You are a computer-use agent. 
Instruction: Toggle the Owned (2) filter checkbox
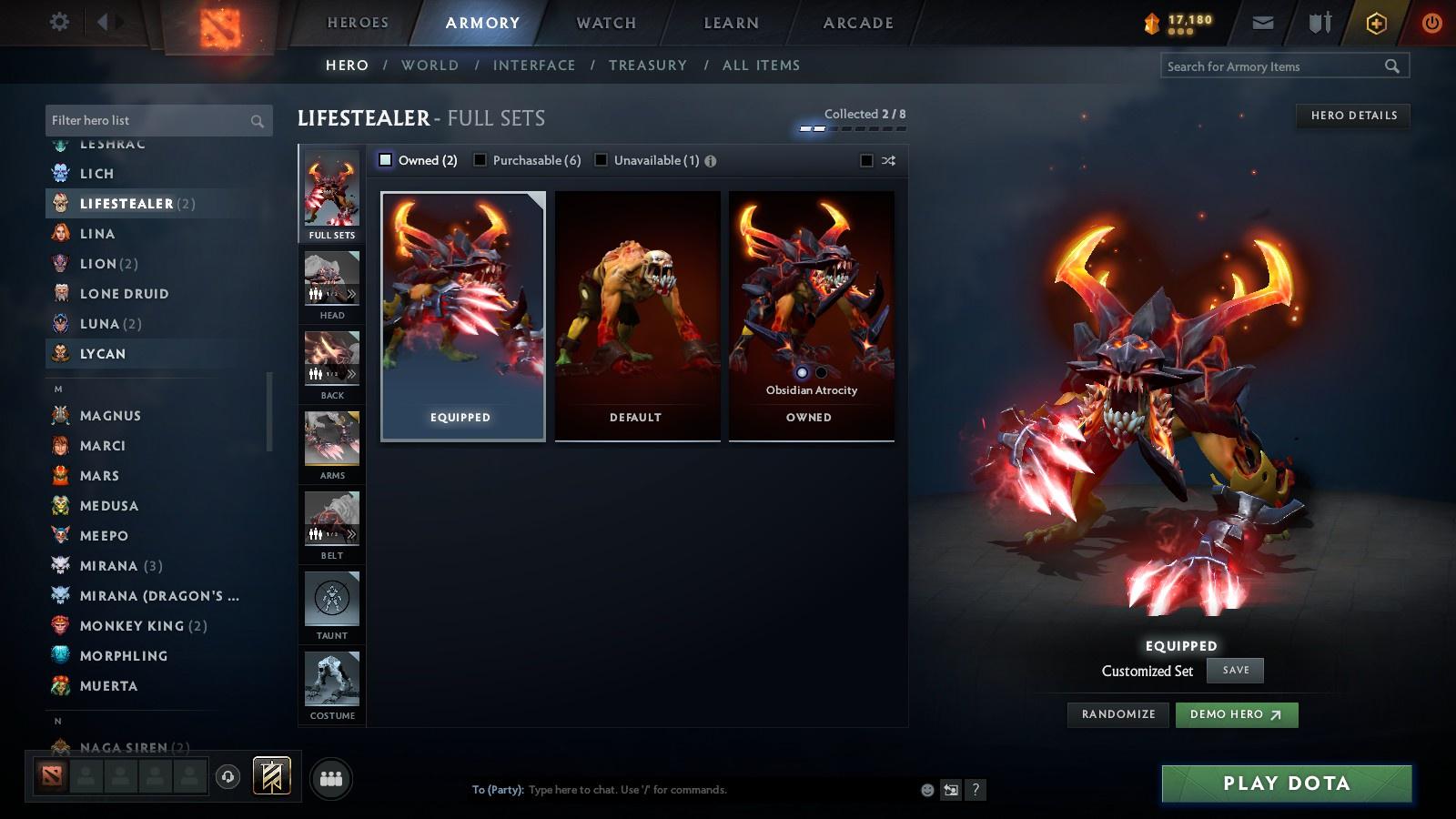pyautogui.click(x=384, y=159)
